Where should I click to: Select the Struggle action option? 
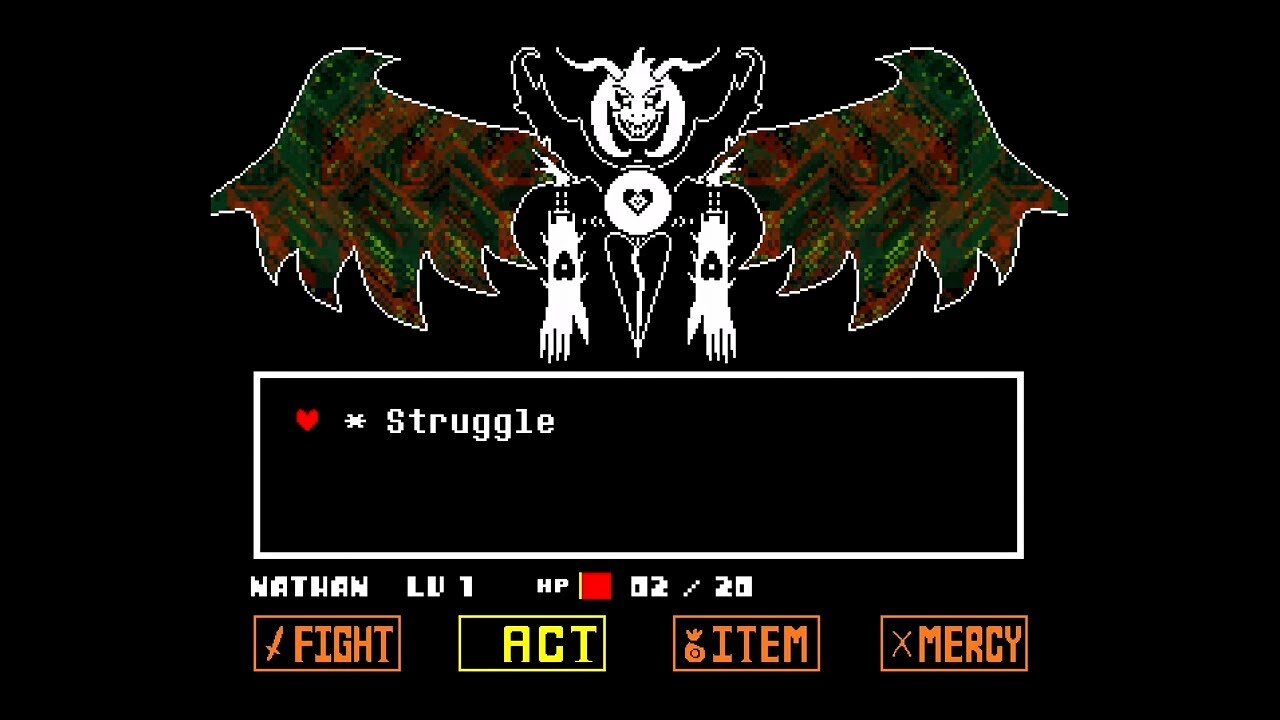point(470,421)
